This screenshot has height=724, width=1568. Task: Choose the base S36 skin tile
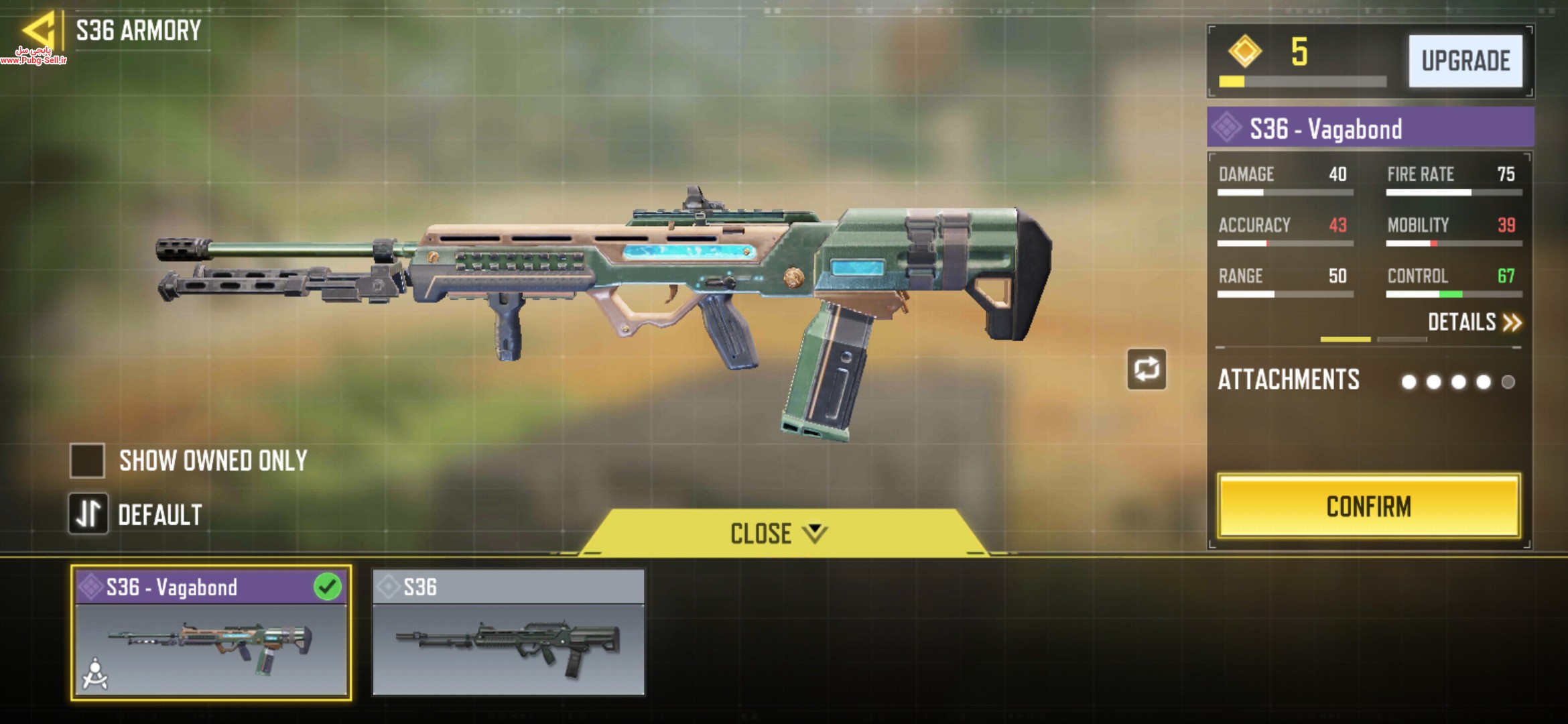(509, 633)
